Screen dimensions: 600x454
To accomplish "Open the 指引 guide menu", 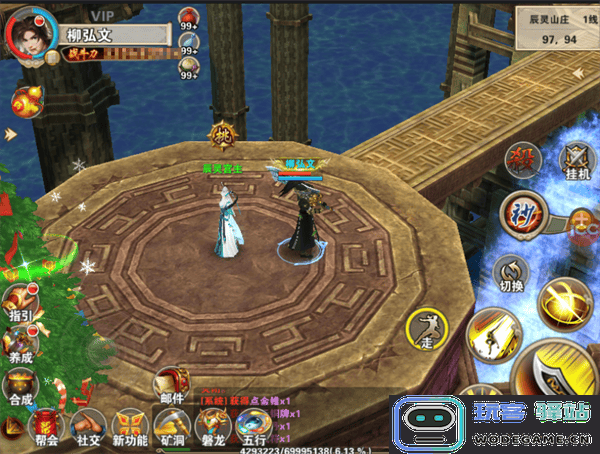I will point(18,300).
